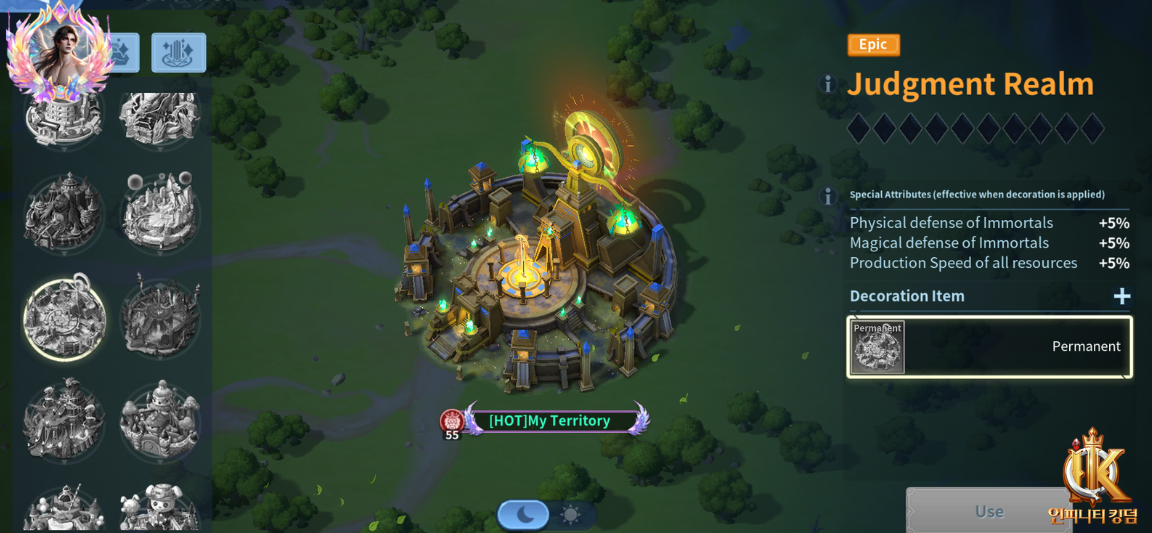Select the blue sparkle-pillars tab at top

coord(179,53)
